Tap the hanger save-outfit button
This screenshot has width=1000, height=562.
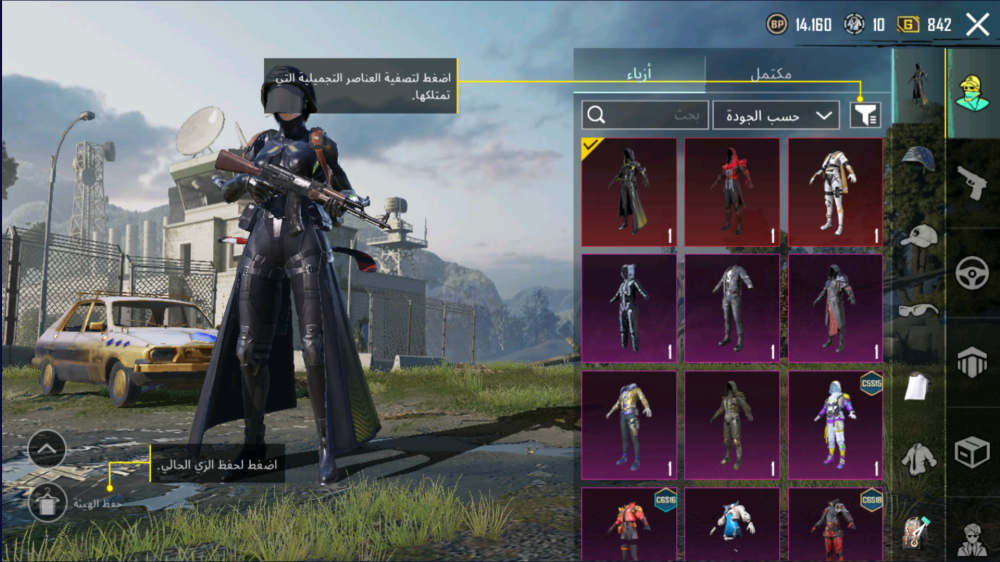click(48, 504)
